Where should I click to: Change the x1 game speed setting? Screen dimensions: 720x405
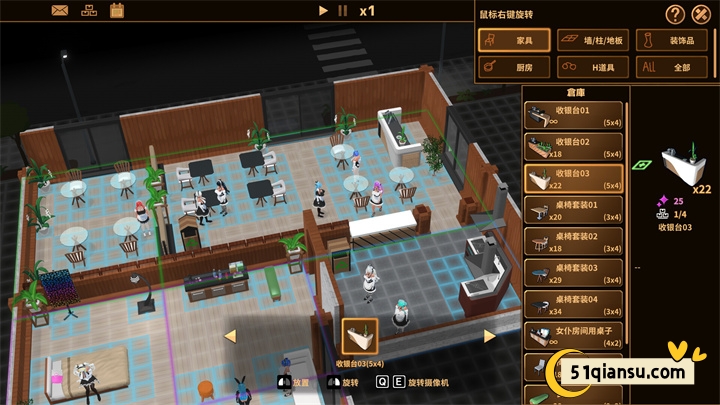[367, 11]
